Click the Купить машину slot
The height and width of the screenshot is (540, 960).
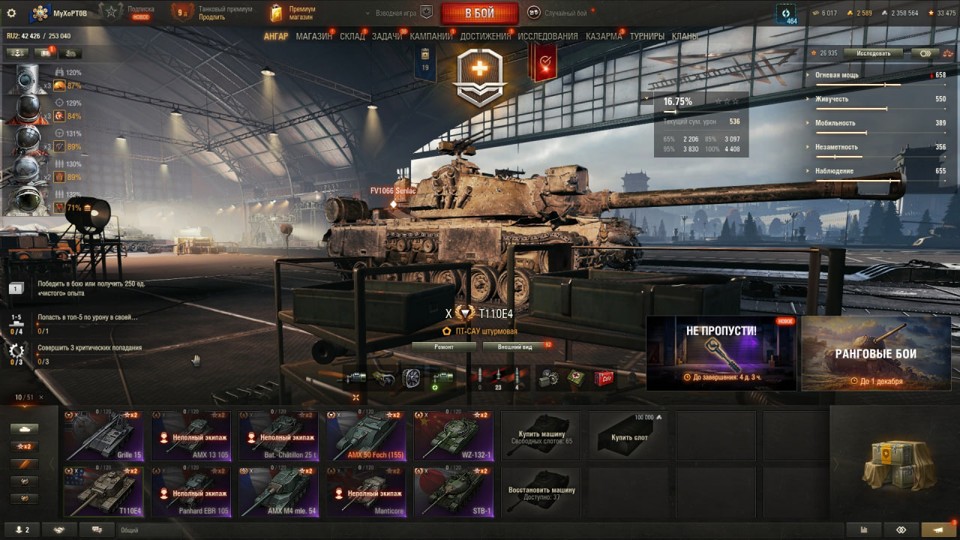[x=540, y=435]
